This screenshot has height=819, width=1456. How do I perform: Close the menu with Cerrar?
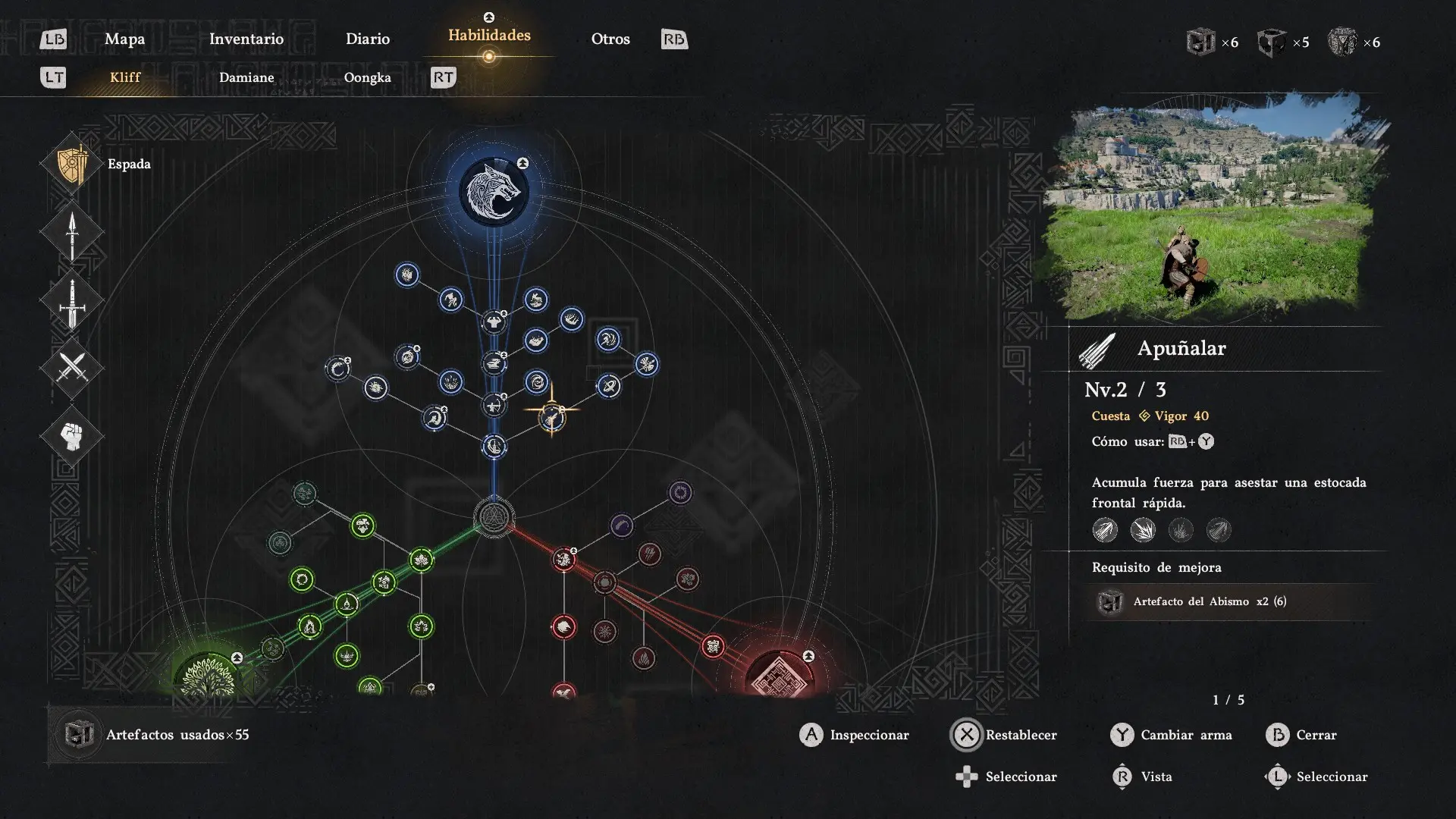coord(1301,735)
